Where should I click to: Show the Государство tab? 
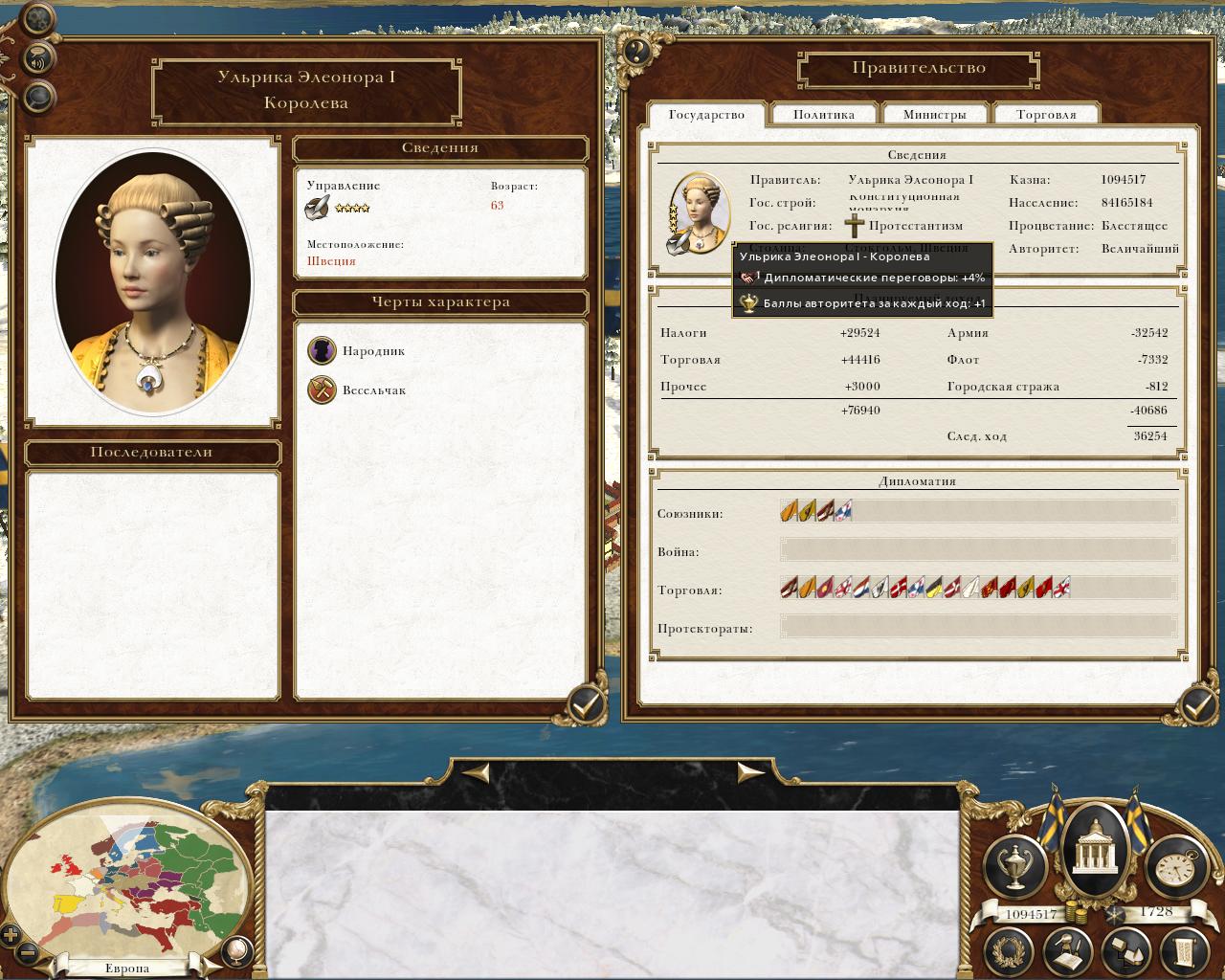[706, 115]
